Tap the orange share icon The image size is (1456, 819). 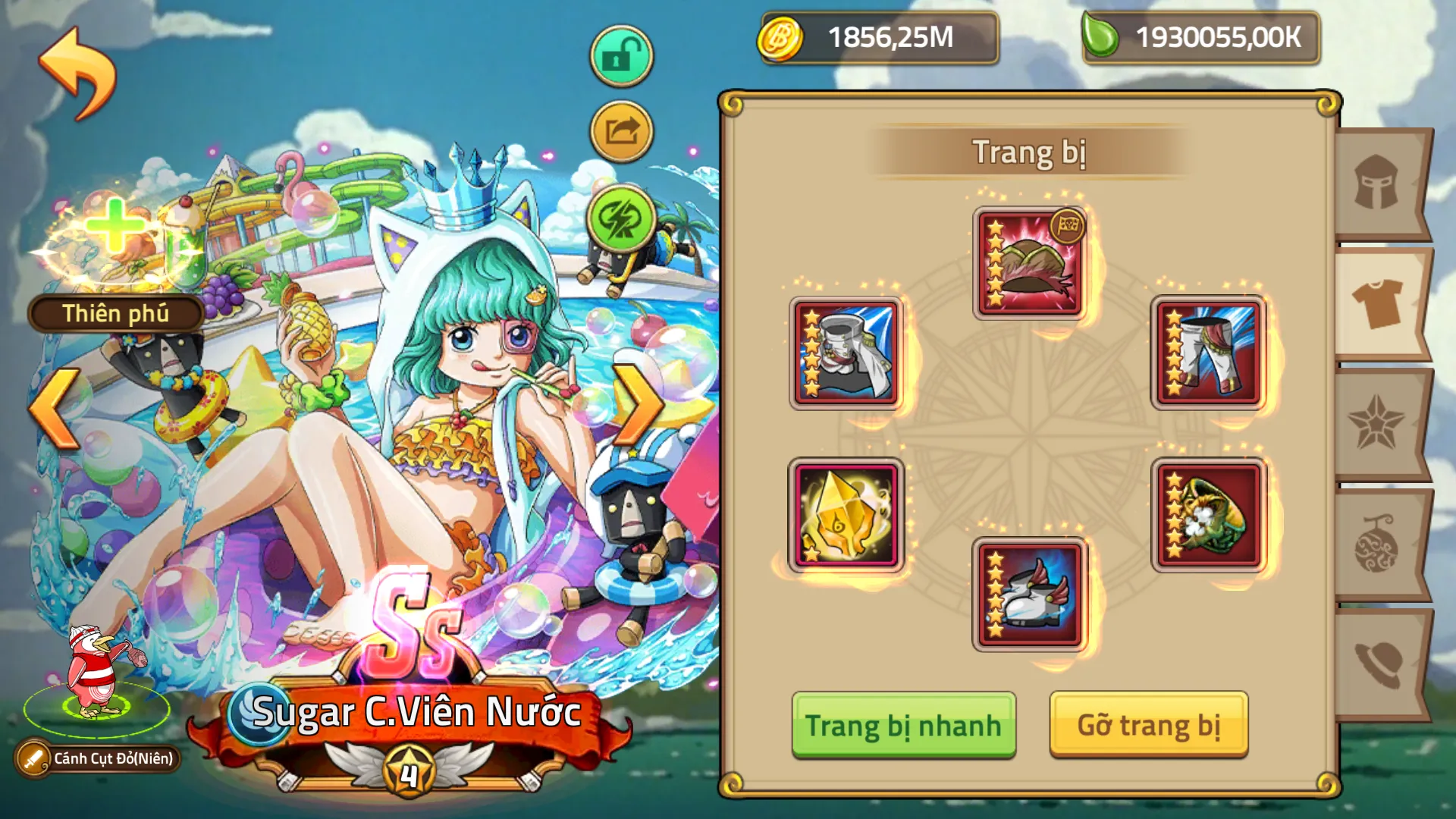pyautogui.click(x=620, y=130)
